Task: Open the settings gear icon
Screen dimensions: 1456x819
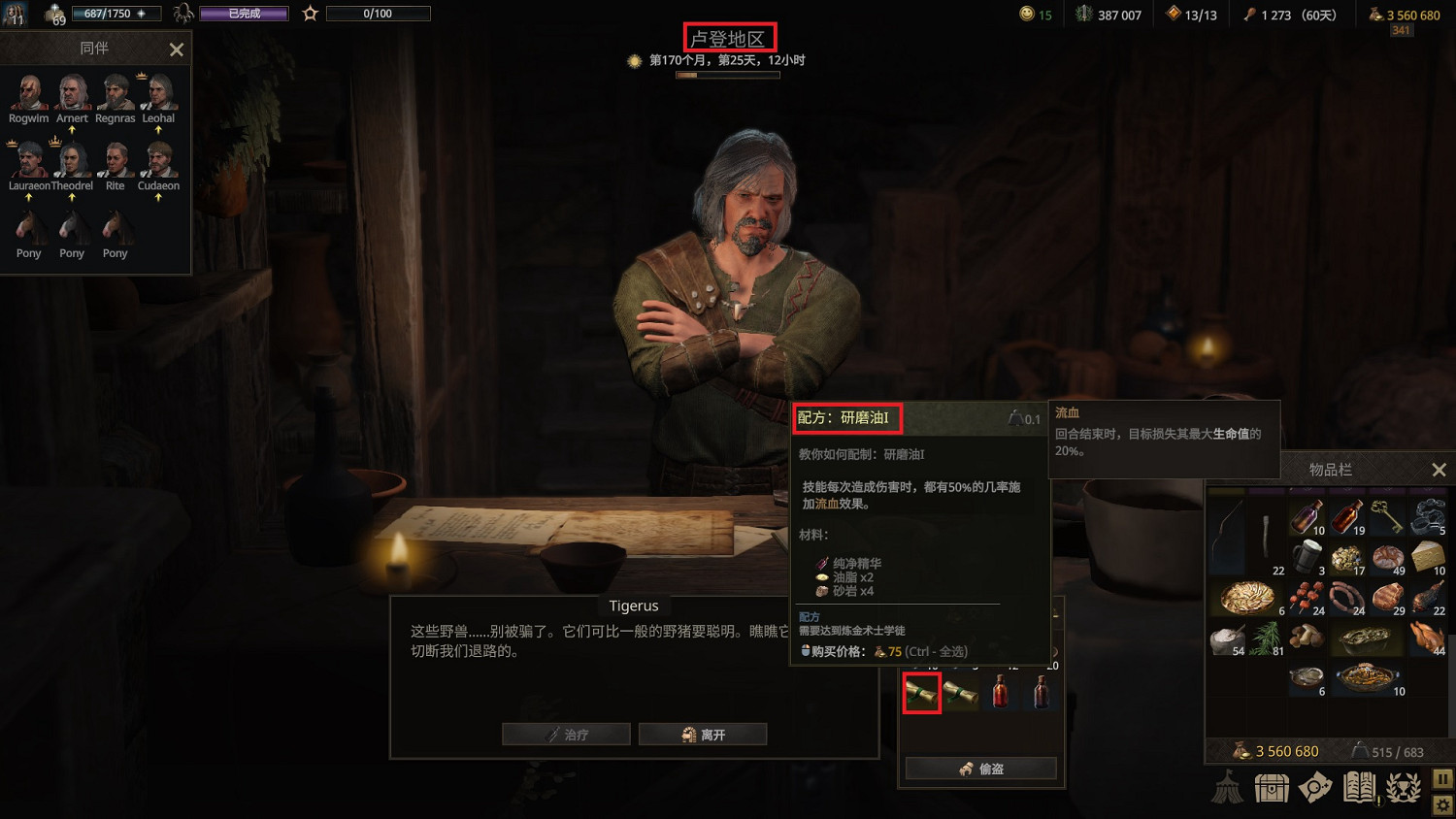Action: pos(1440,806)
